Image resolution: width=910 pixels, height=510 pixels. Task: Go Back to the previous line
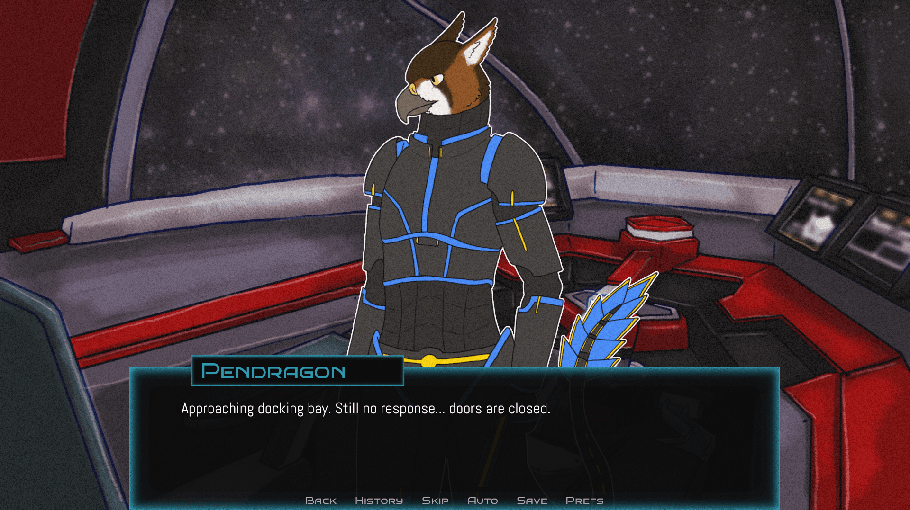(321, 500)
